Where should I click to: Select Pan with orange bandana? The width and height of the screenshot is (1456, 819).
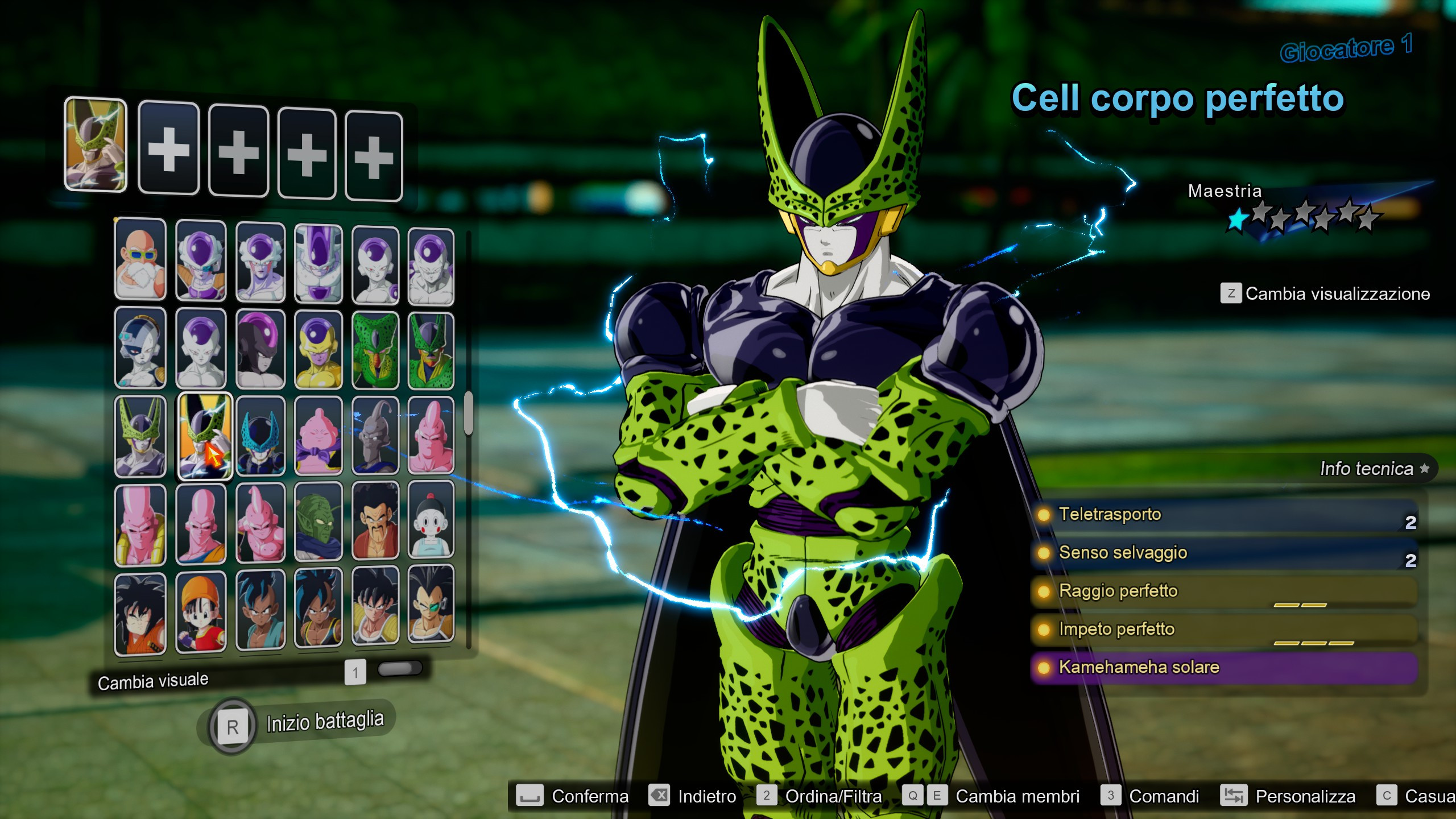pyautogui.click(x=201, y=611)
